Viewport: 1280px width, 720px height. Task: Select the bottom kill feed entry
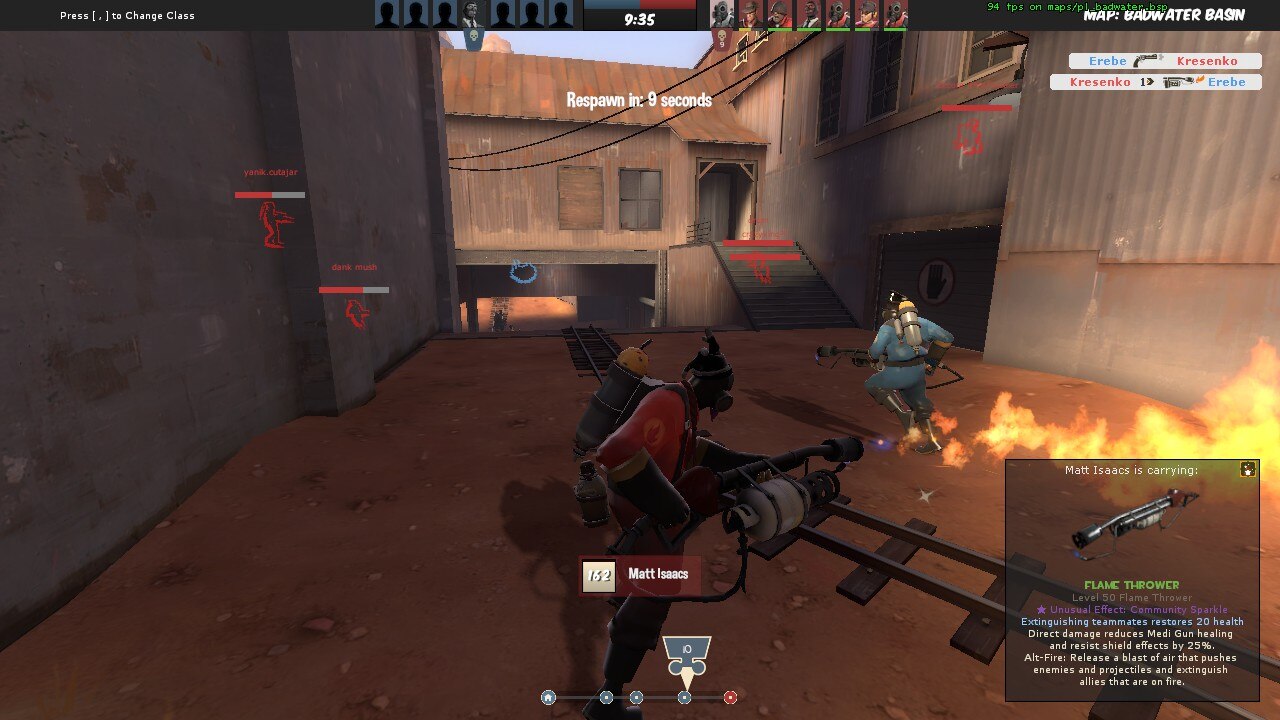click(1155, 82)
